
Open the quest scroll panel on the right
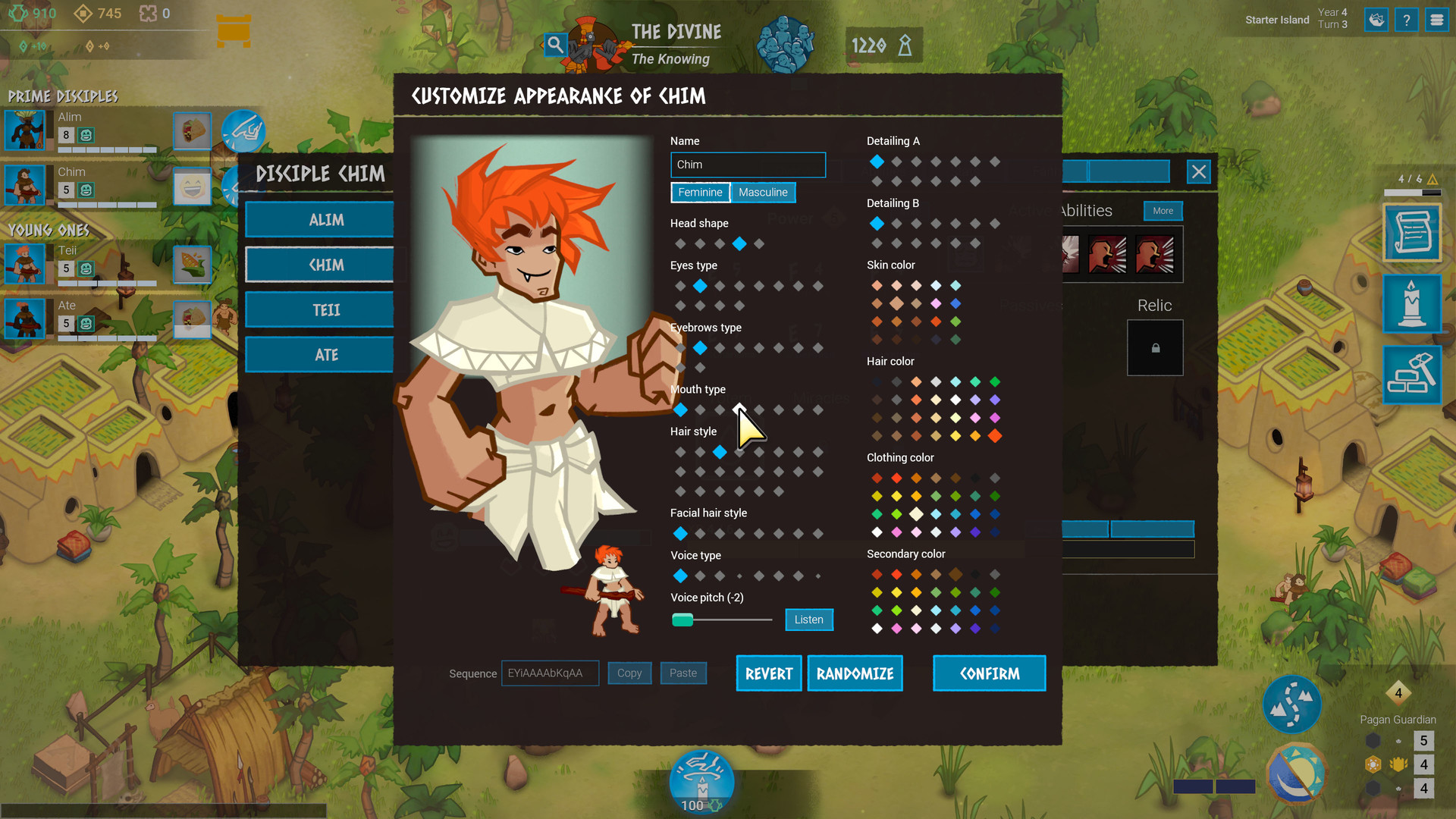pyautogui.click(x=1412, y=233)
